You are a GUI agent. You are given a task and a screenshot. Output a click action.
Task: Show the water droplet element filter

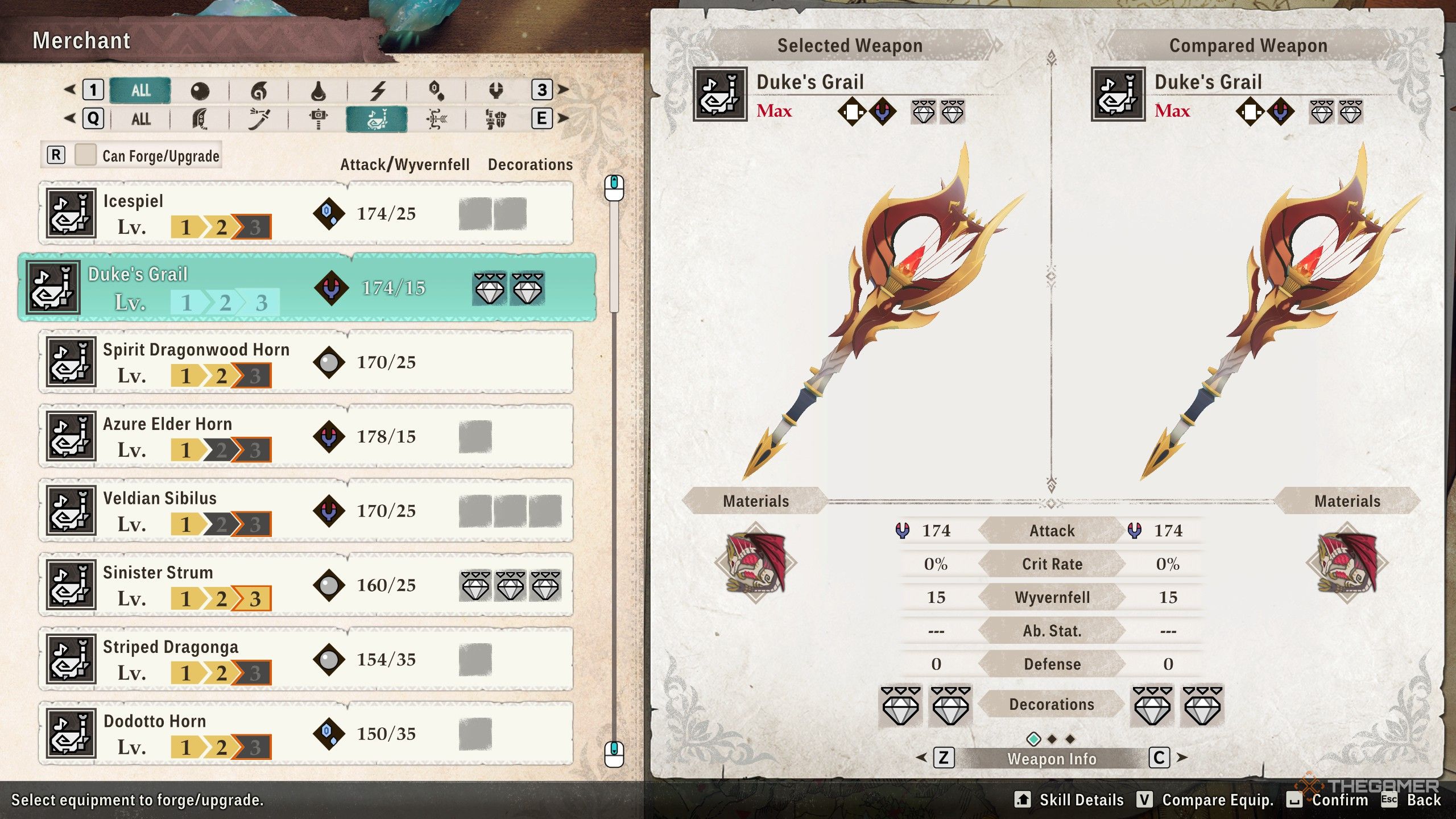pos(318,90)
